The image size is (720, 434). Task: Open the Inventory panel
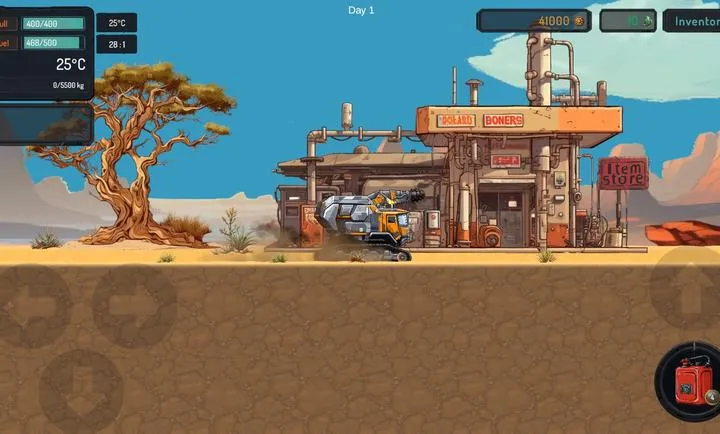(x=694, y=21)
